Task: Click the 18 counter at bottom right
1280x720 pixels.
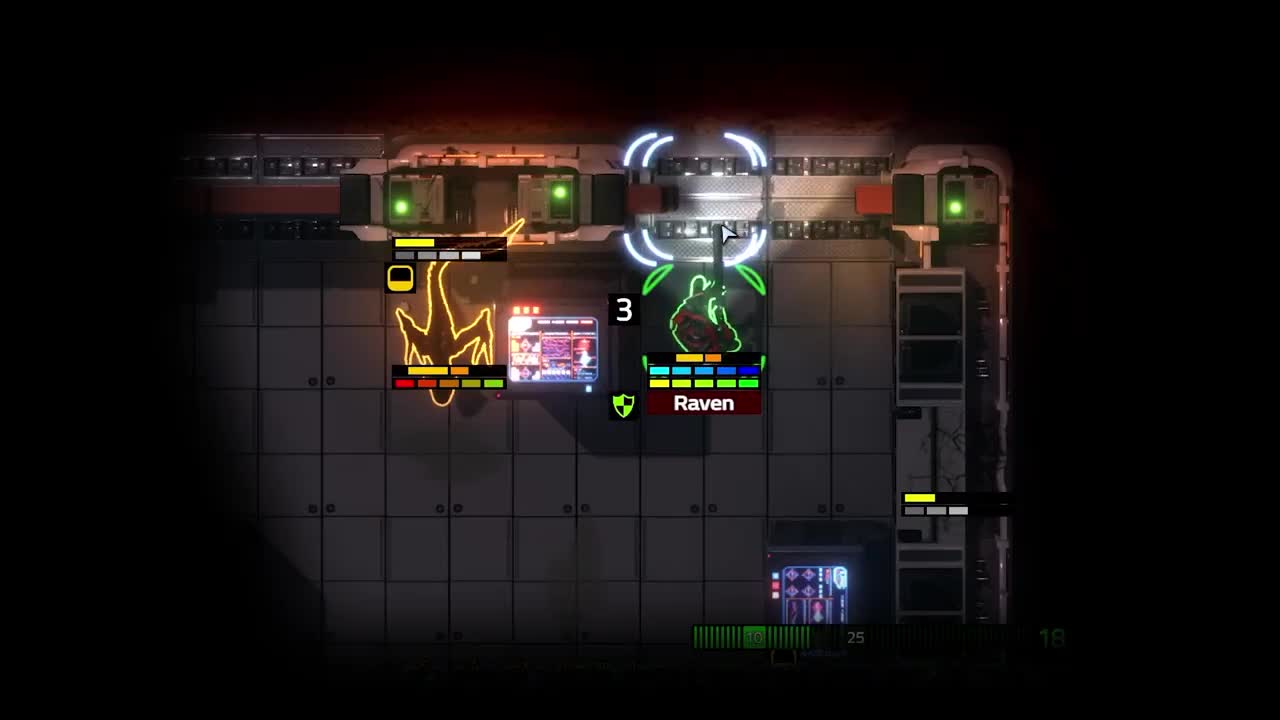Action: click(x=1052, y=637)
